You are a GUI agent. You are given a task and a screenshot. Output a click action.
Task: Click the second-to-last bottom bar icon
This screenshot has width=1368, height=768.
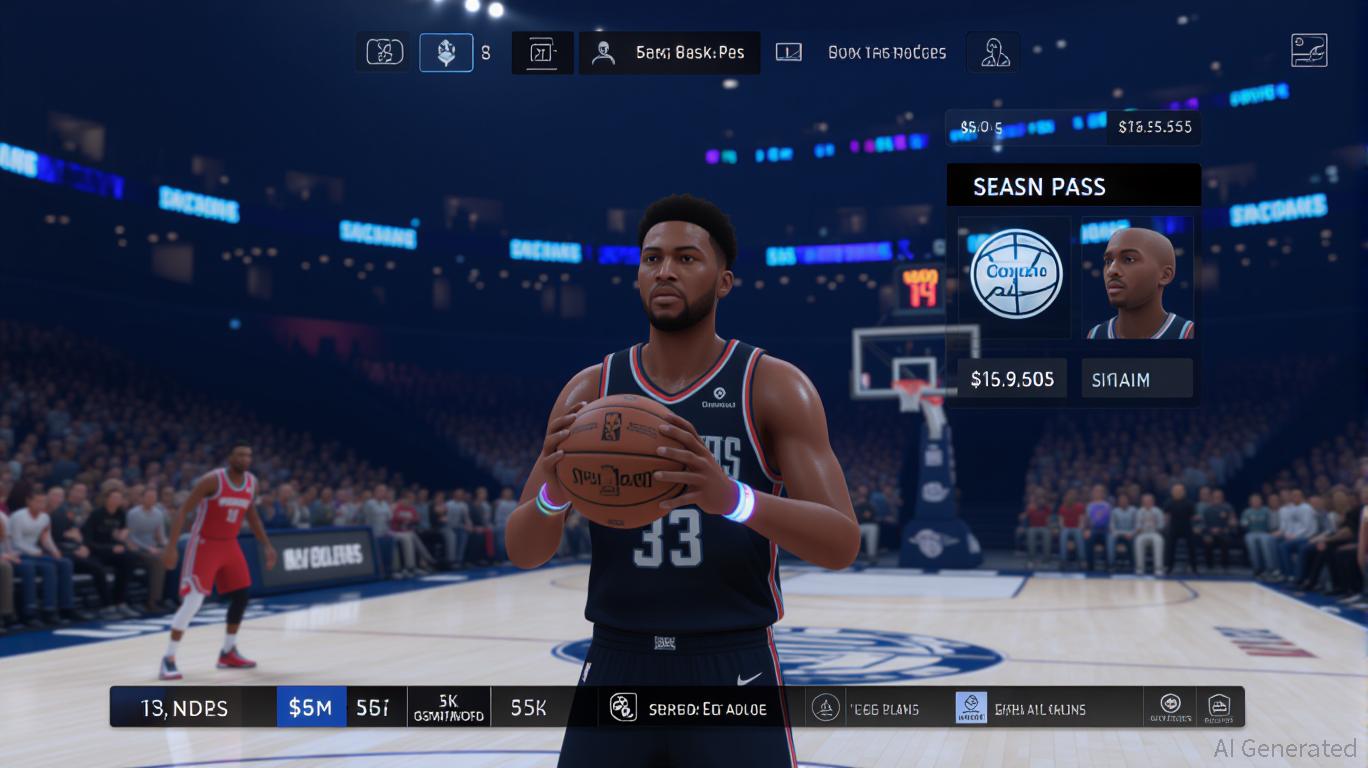[1171, 707]
